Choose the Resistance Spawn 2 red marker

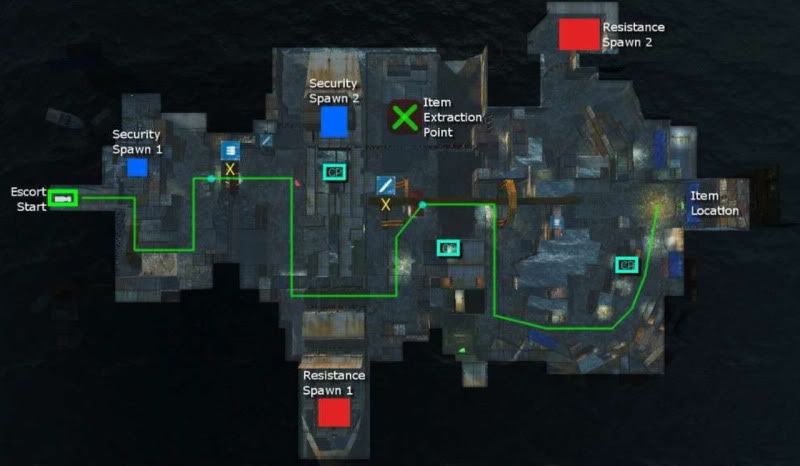pyautogui.click(x=578, y=34)
